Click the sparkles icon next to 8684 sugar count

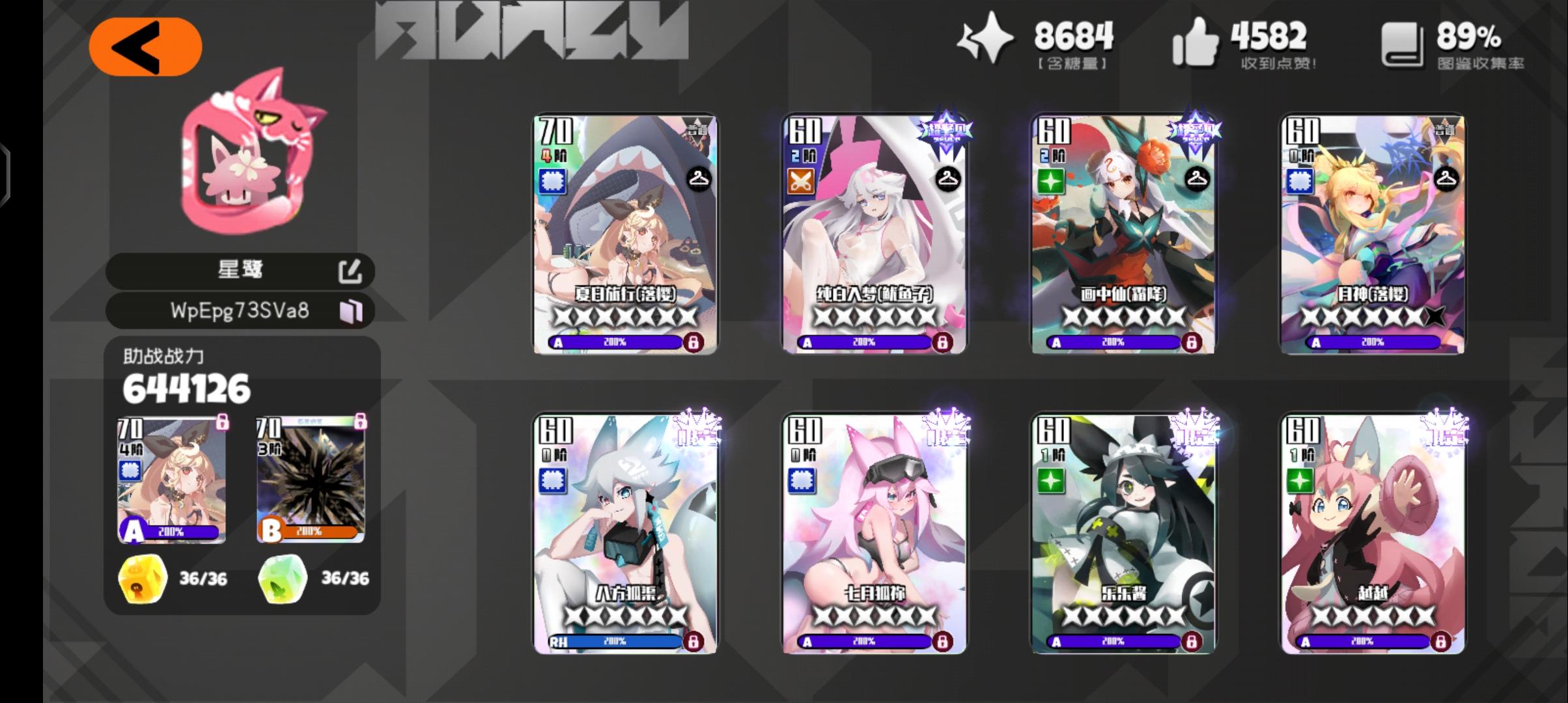tap(990, 40)
